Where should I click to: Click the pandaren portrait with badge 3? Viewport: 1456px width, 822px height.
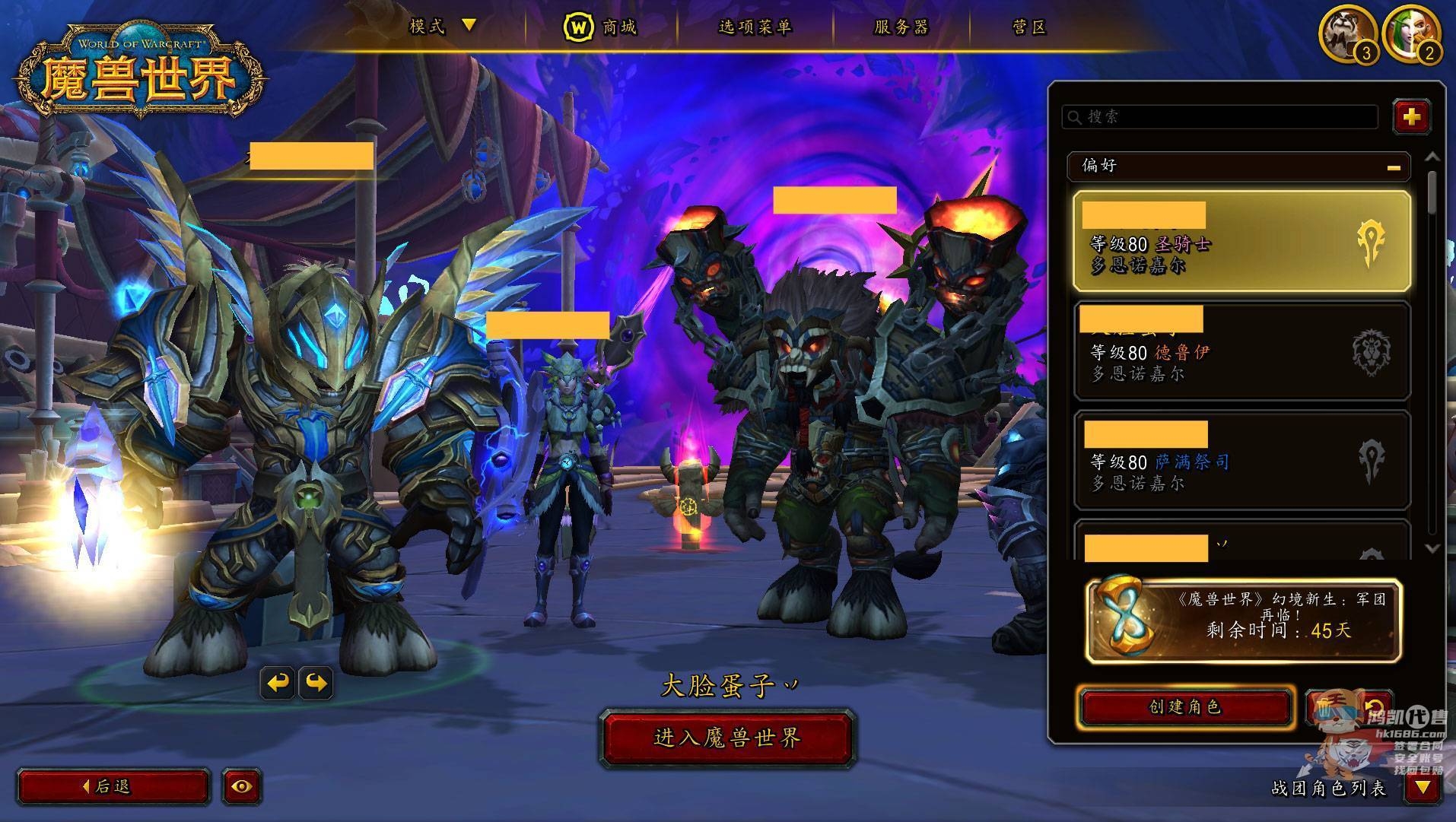coord(1347,33)
